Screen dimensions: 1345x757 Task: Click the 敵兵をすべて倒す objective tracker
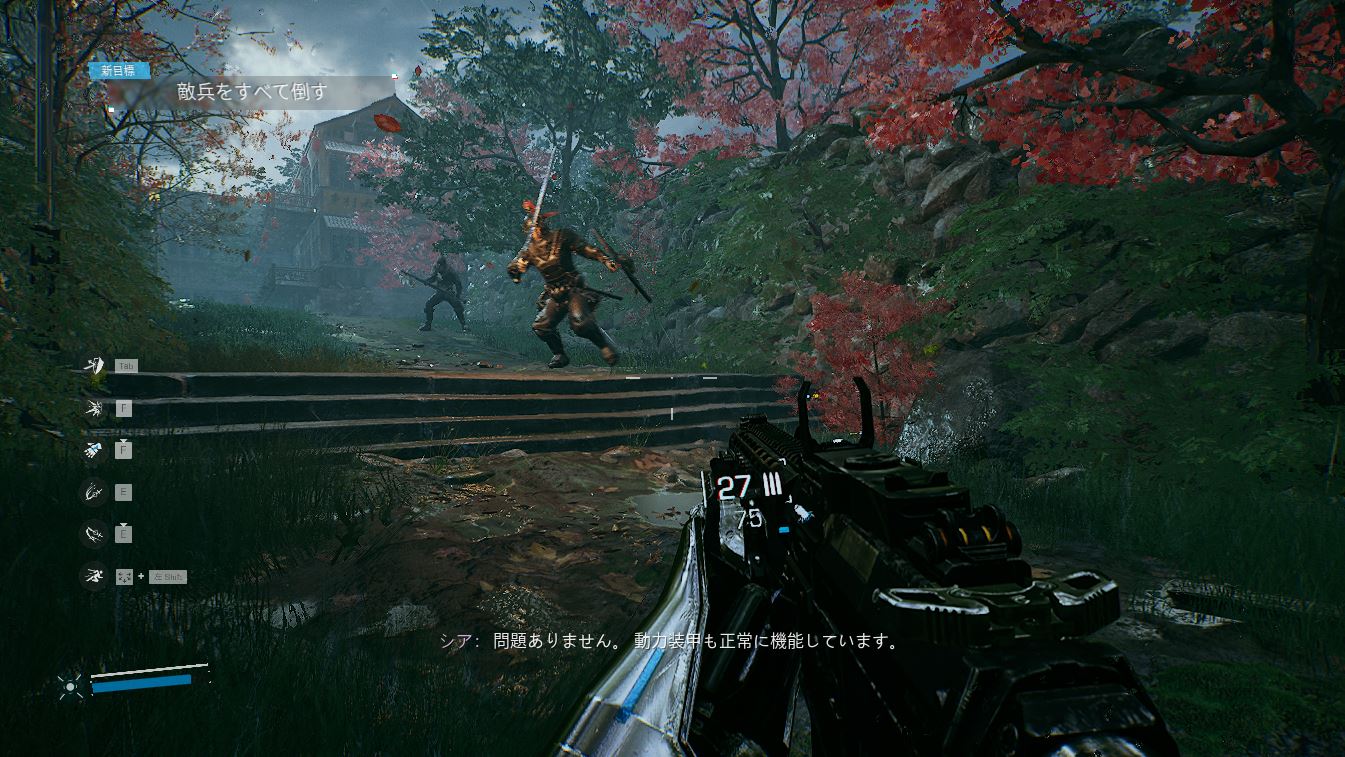click(x=252, y=93)
